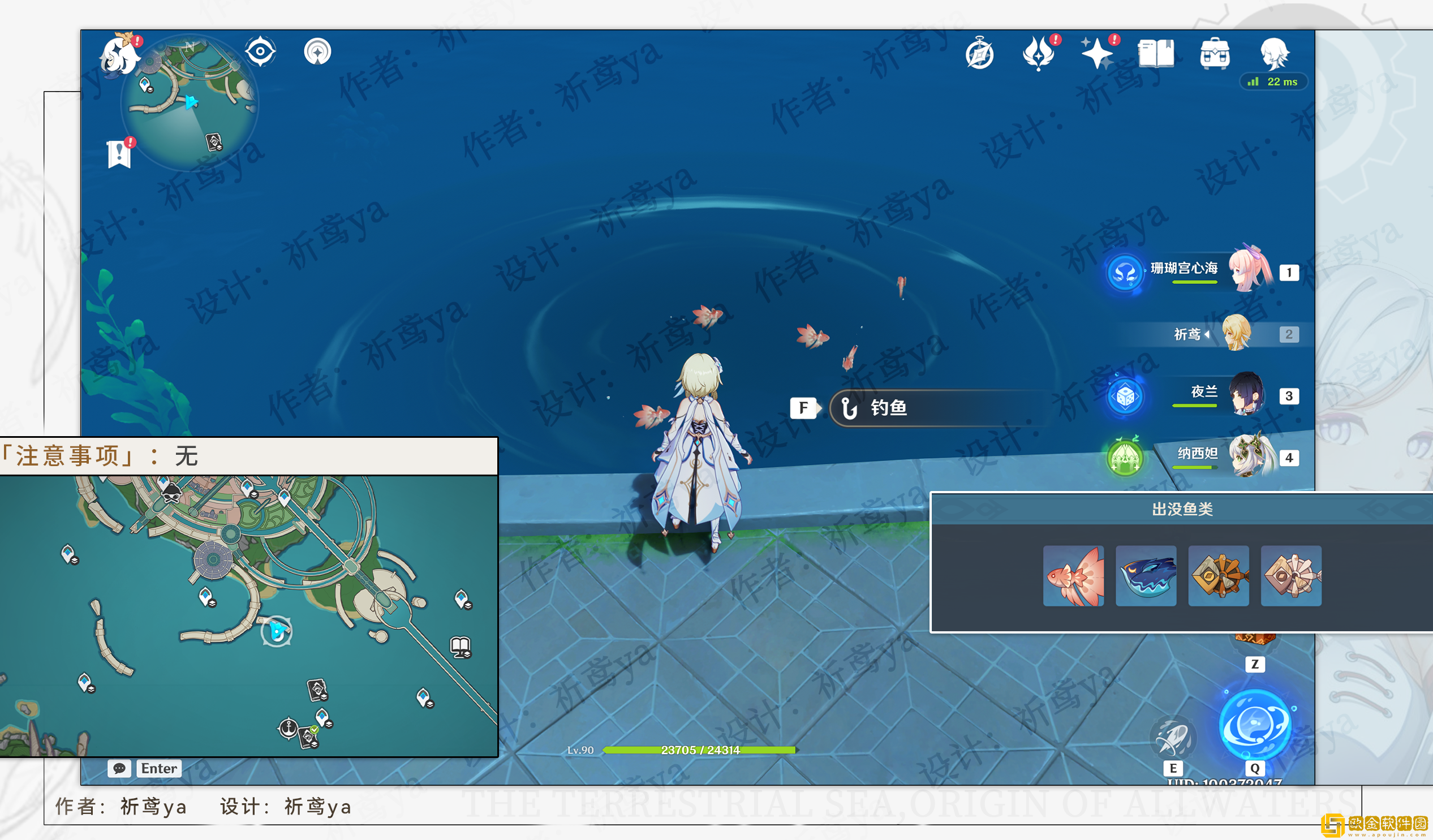This screenshot has width=1433, height=840.
Task: Open the character screen head icon
Action: pos(1274,54)
